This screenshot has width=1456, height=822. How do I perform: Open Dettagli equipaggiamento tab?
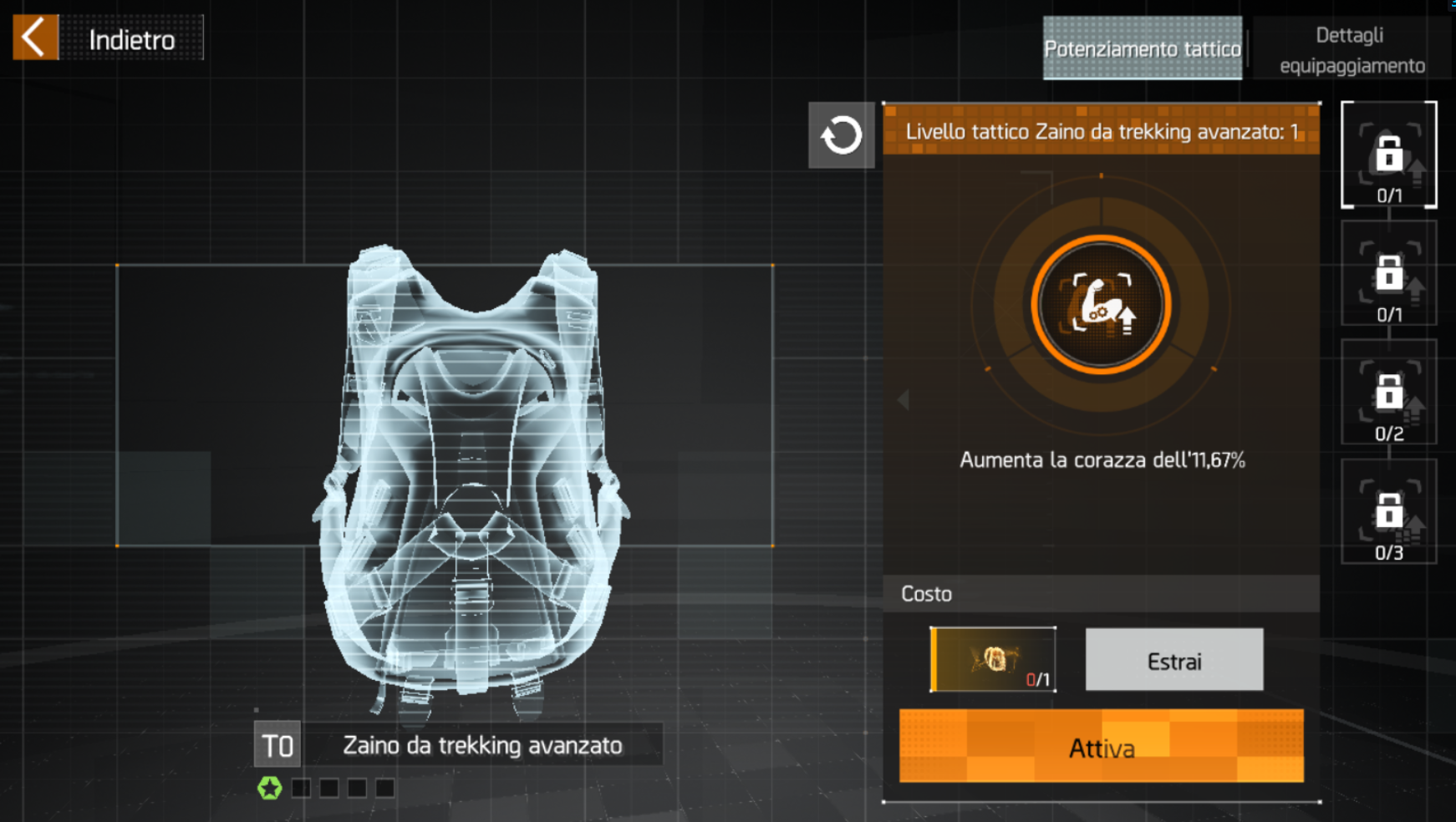tap(1352, 50)
